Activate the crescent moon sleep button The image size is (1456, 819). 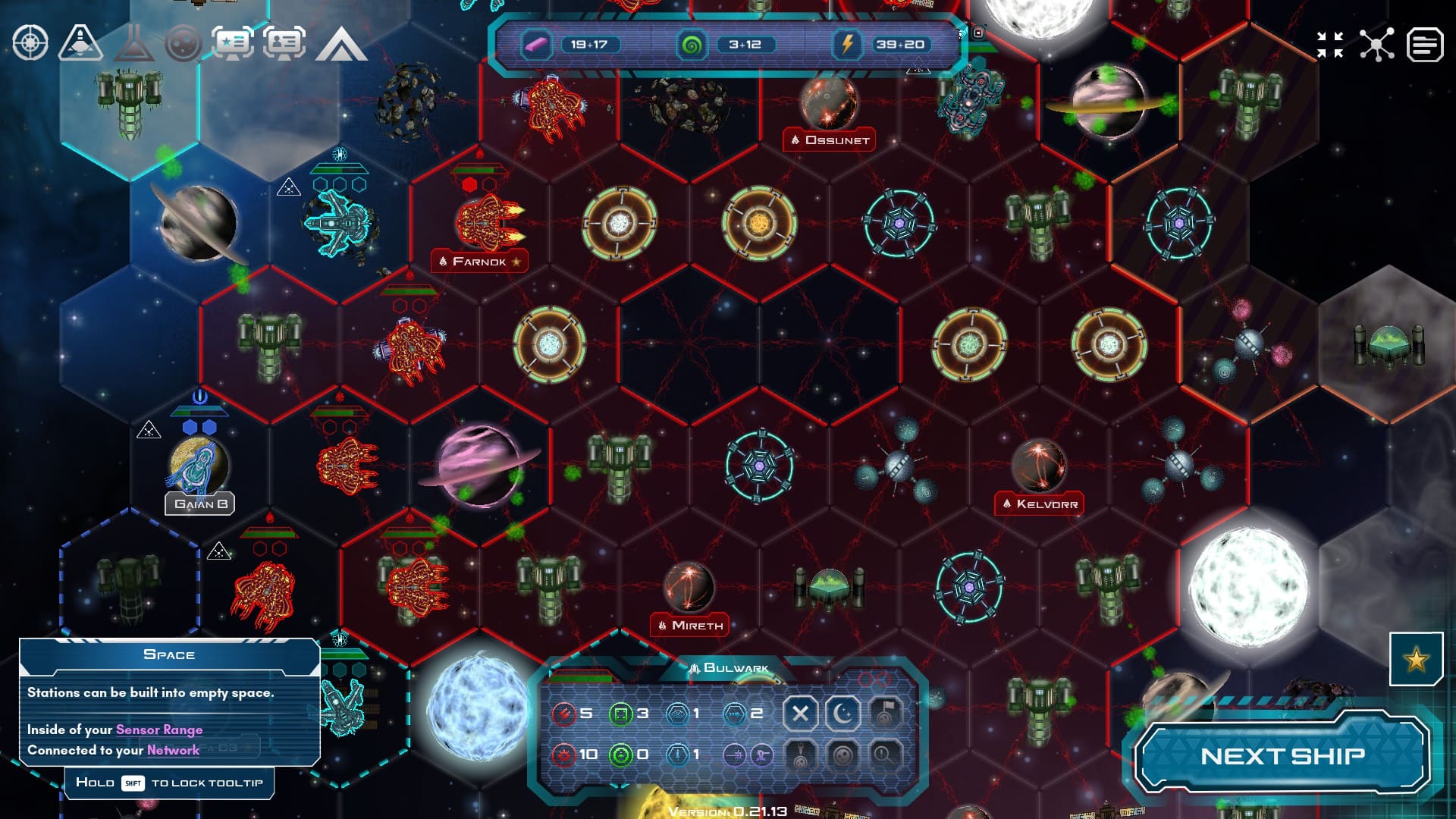[x=843, y=713]
